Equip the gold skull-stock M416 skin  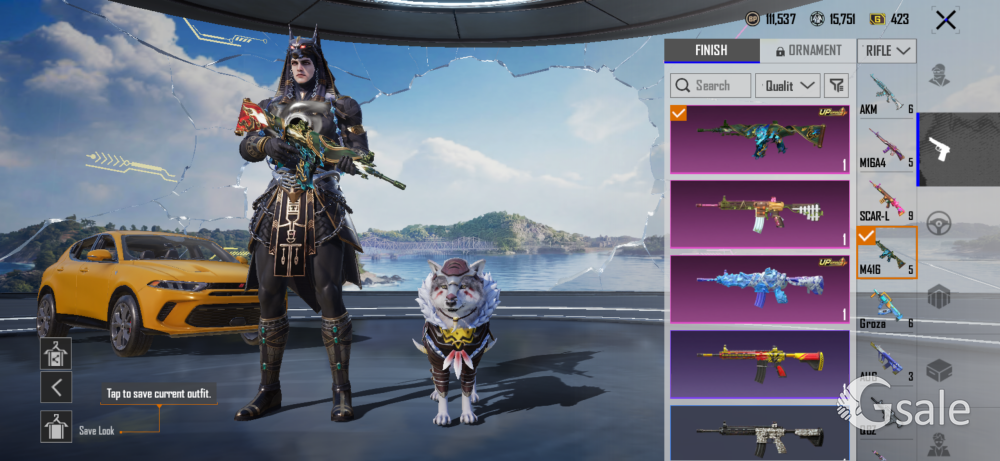coord(759,214)
